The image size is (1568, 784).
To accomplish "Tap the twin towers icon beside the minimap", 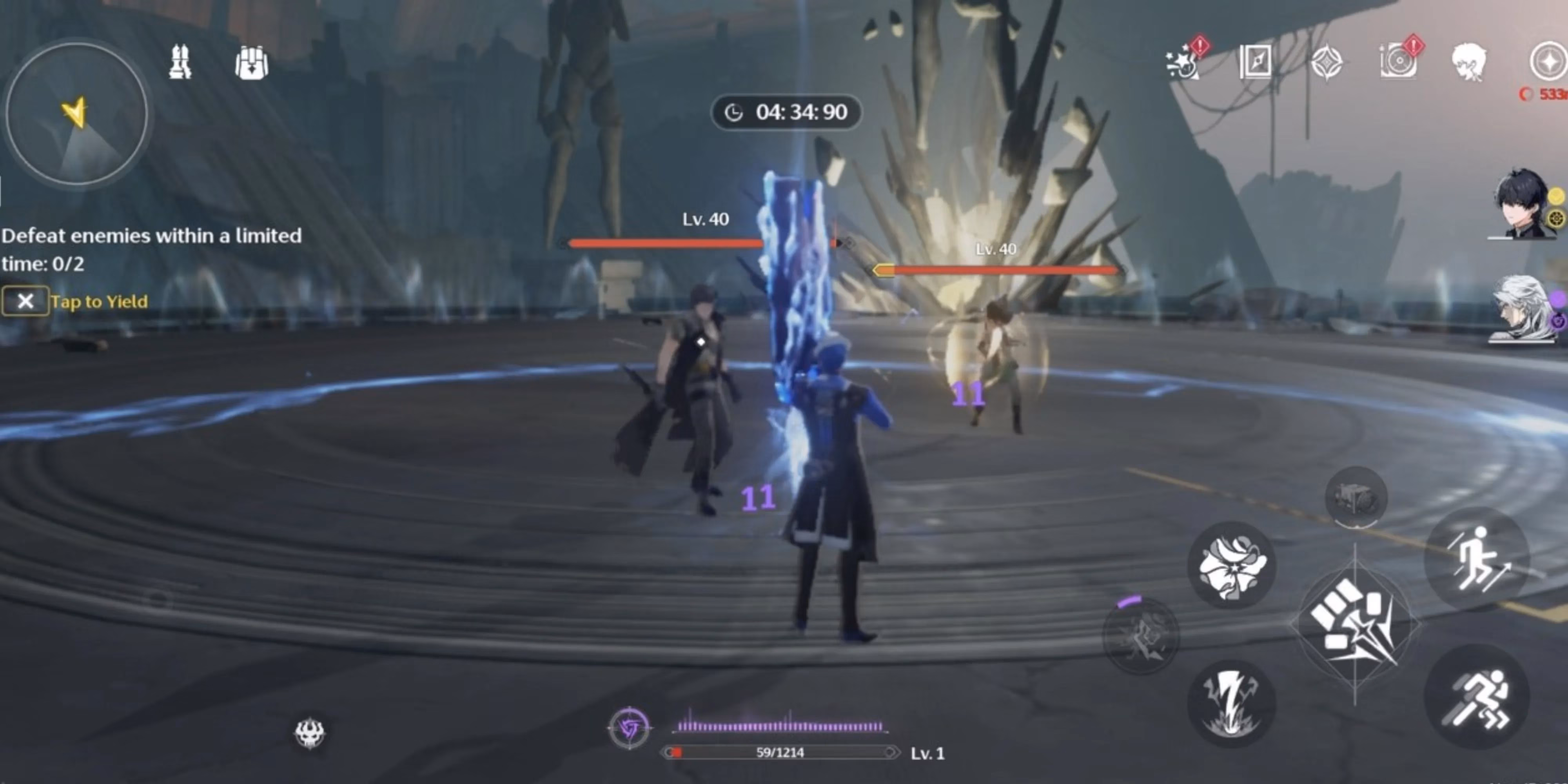I will (180, 62).
